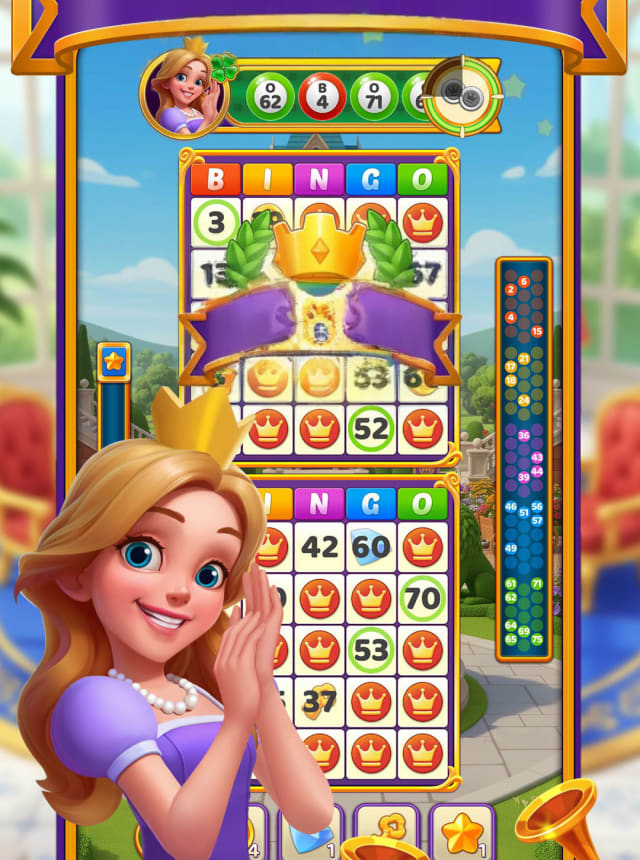Image resolution: width=640 pixels, height=860 pixels.
Task: Daub number 3 on the top card
Action: (x=217, y=222)
